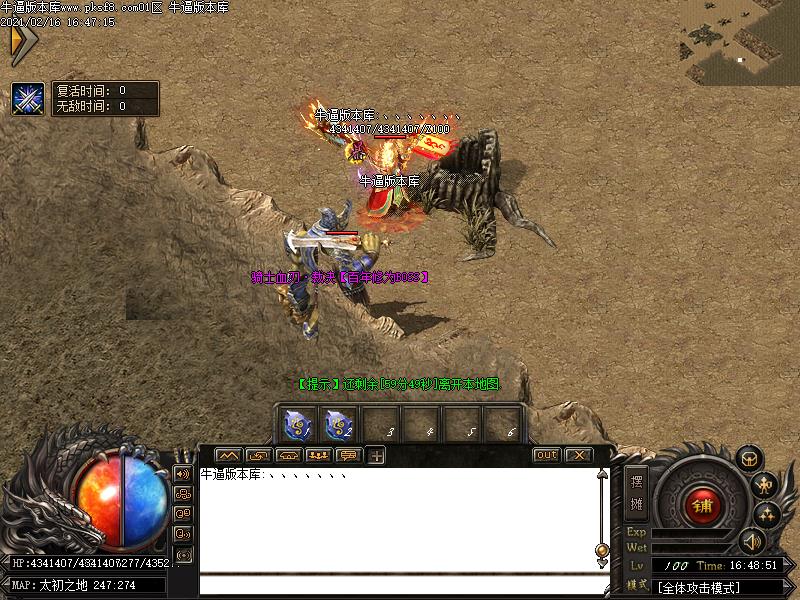Click the chat 'out' button

coord(546,455)
